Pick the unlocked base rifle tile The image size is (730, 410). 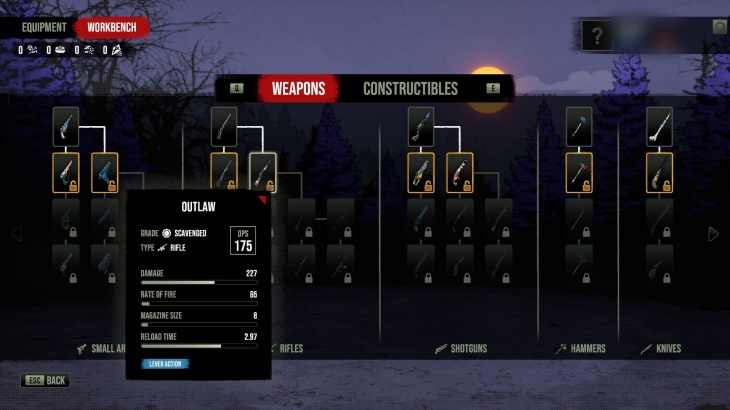[224, 127]
